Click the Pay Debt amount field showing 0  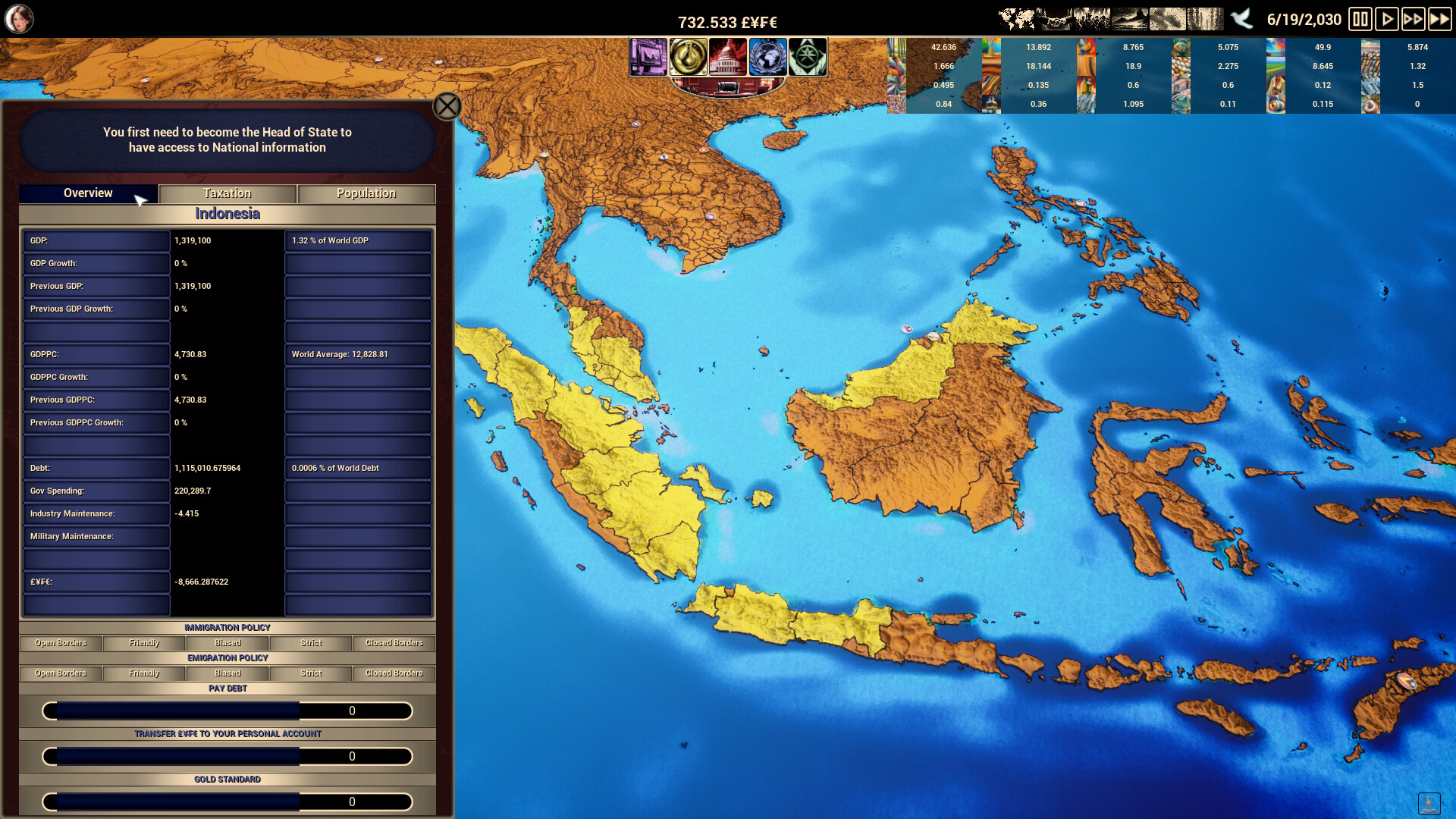point(353,711)
